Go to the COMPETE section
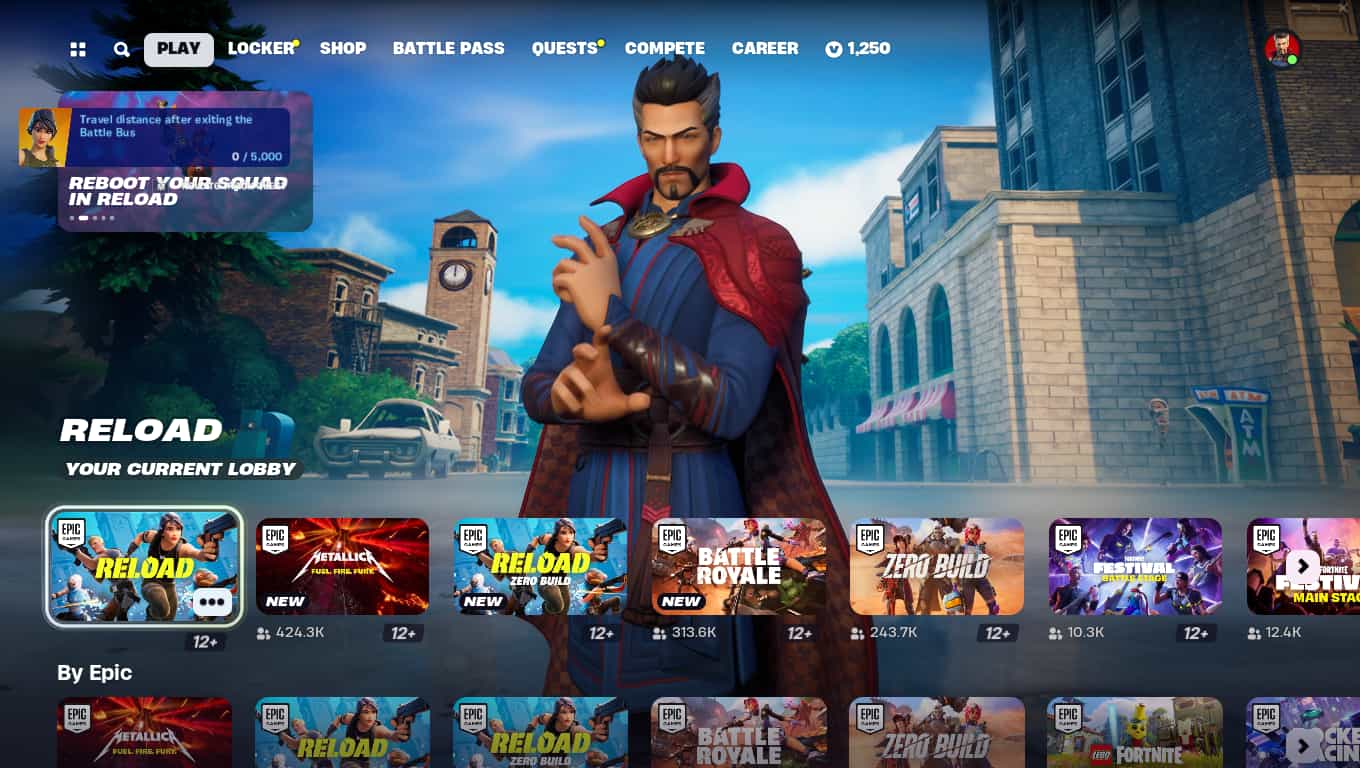Viewport: 1360px width, 768px height. click(x=665, y=47)
